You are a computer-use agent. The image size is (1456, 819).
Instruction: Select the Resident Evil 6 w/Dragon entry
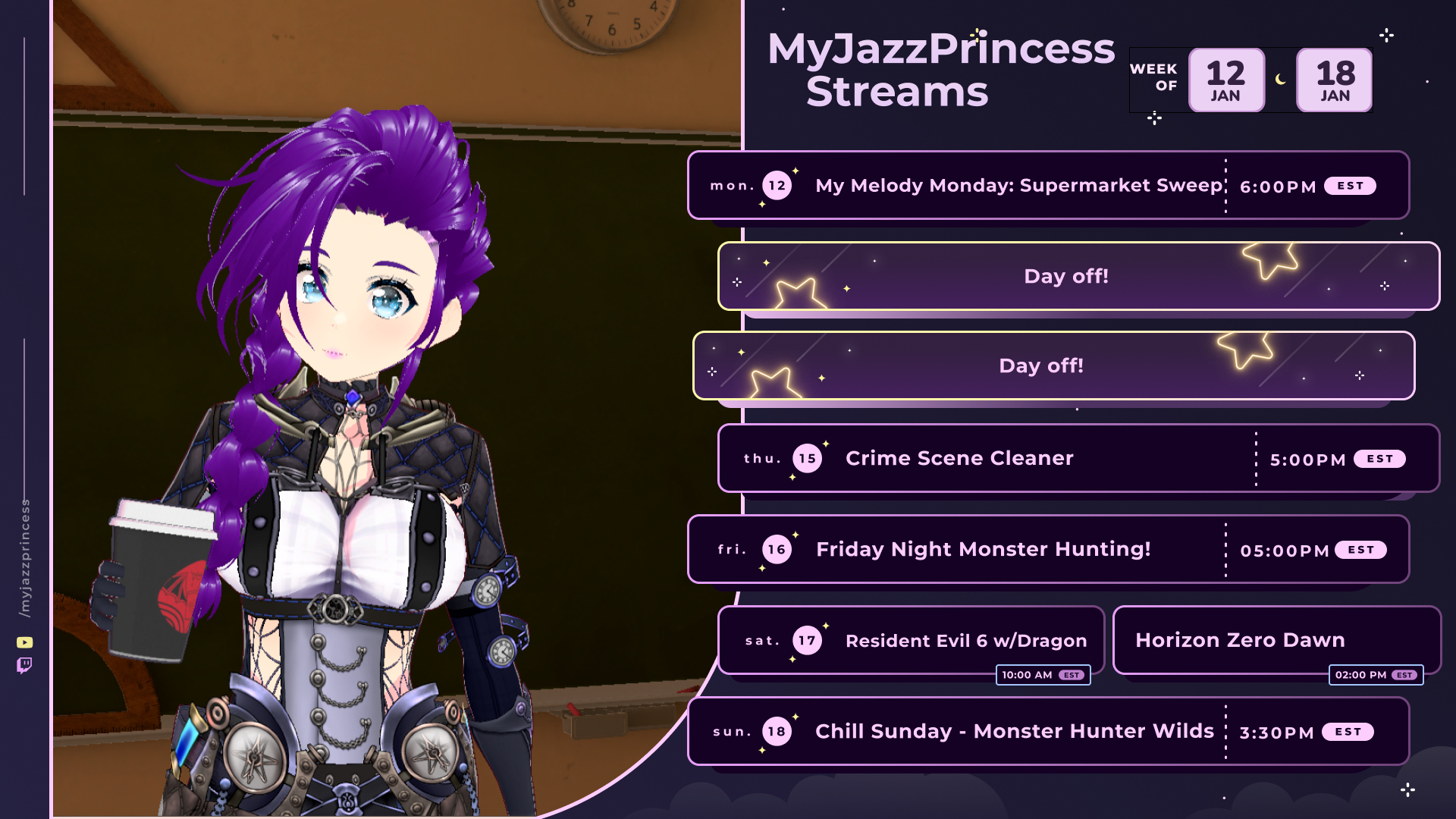click(965, 641)
